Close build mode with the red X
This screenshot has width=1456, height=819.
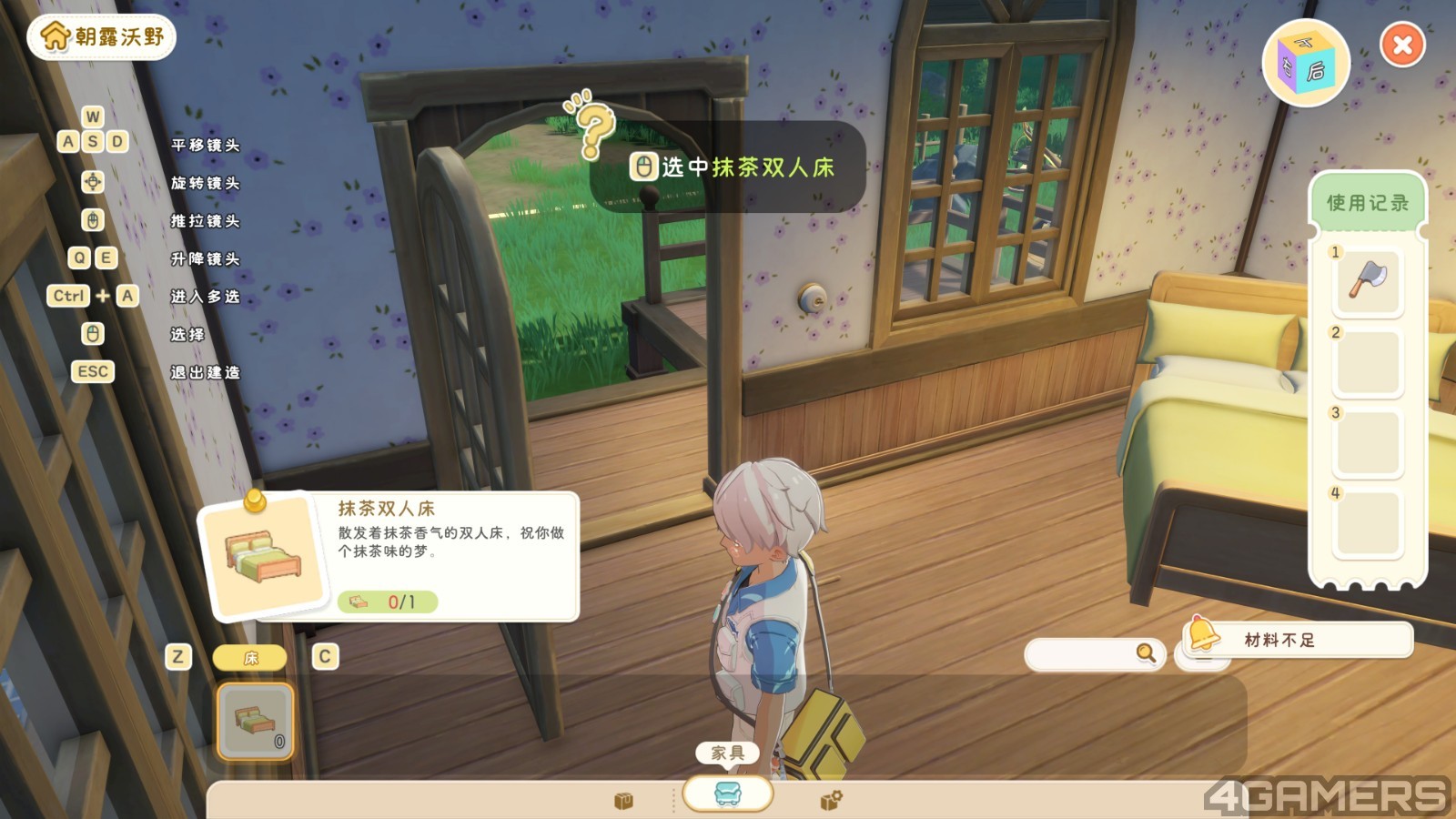click(x=1402, y=45)
